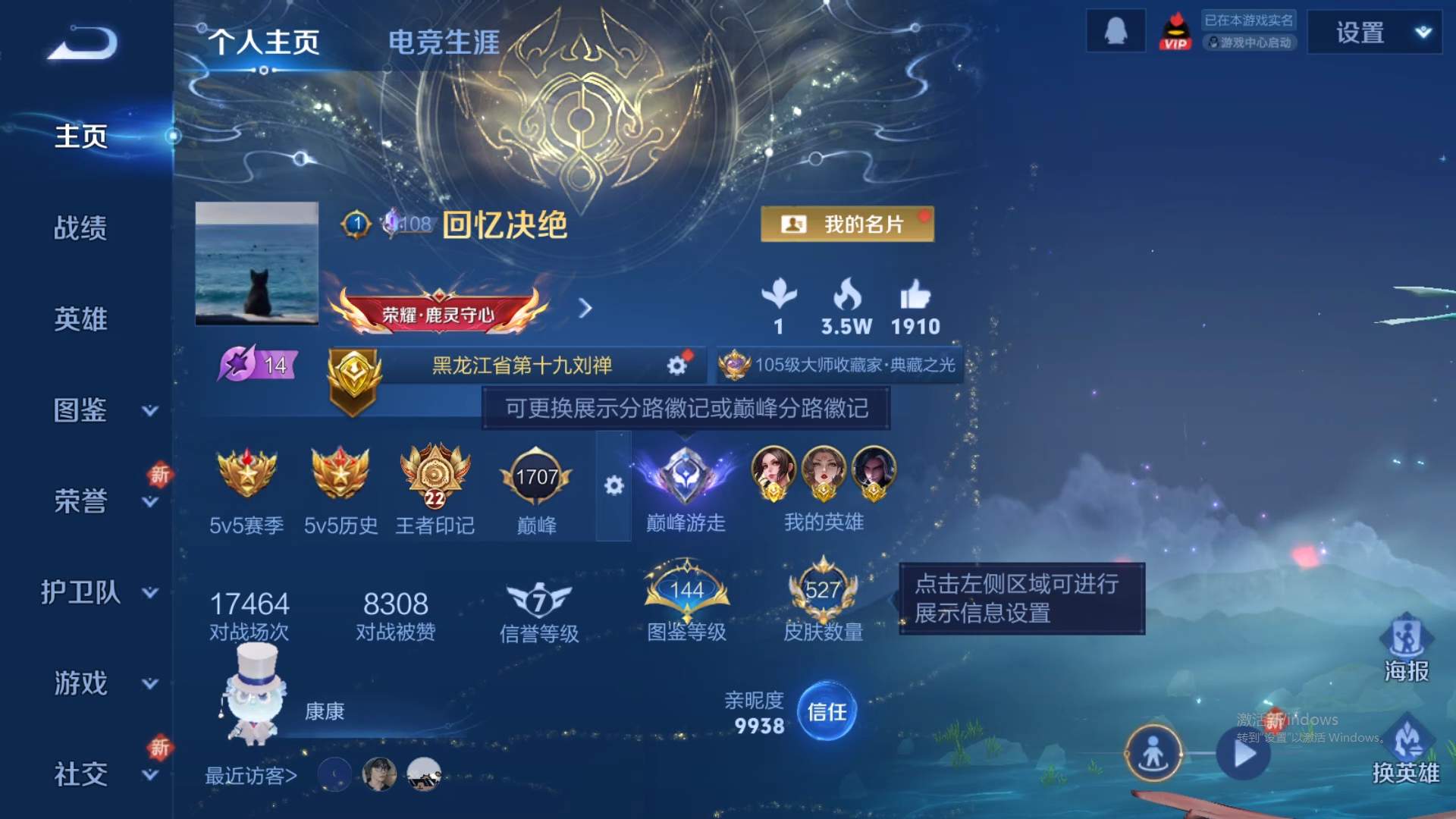Click the player avatar showing the cat photo

[258, 265]
